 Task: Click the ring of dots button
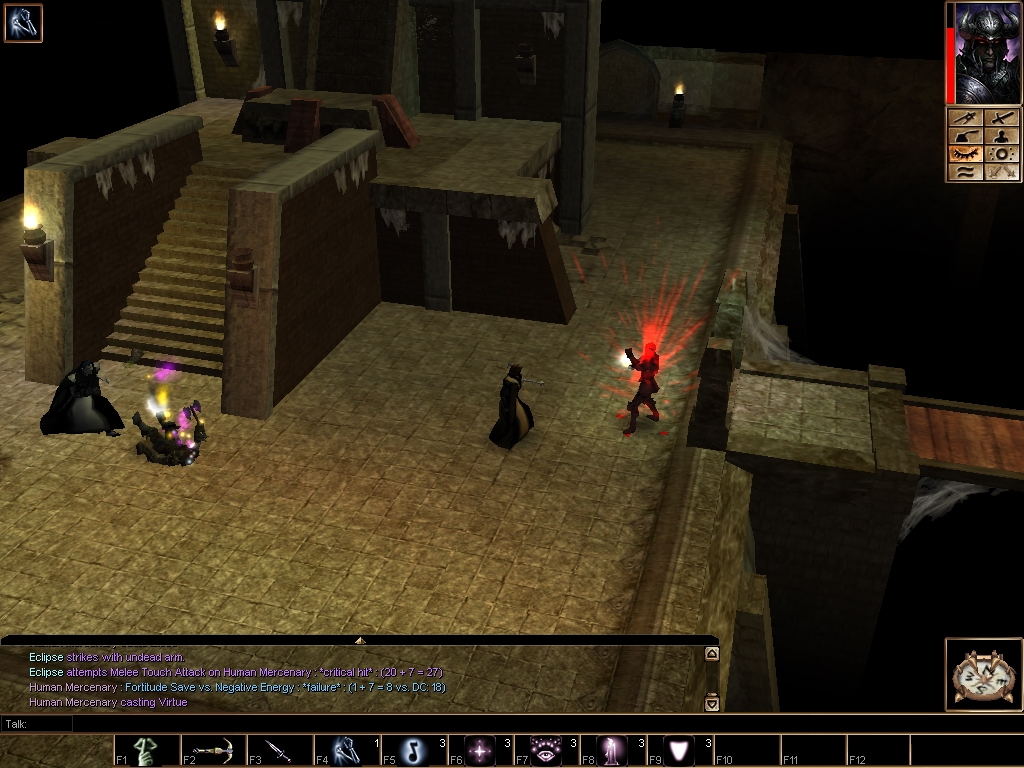pos(1003,154)
